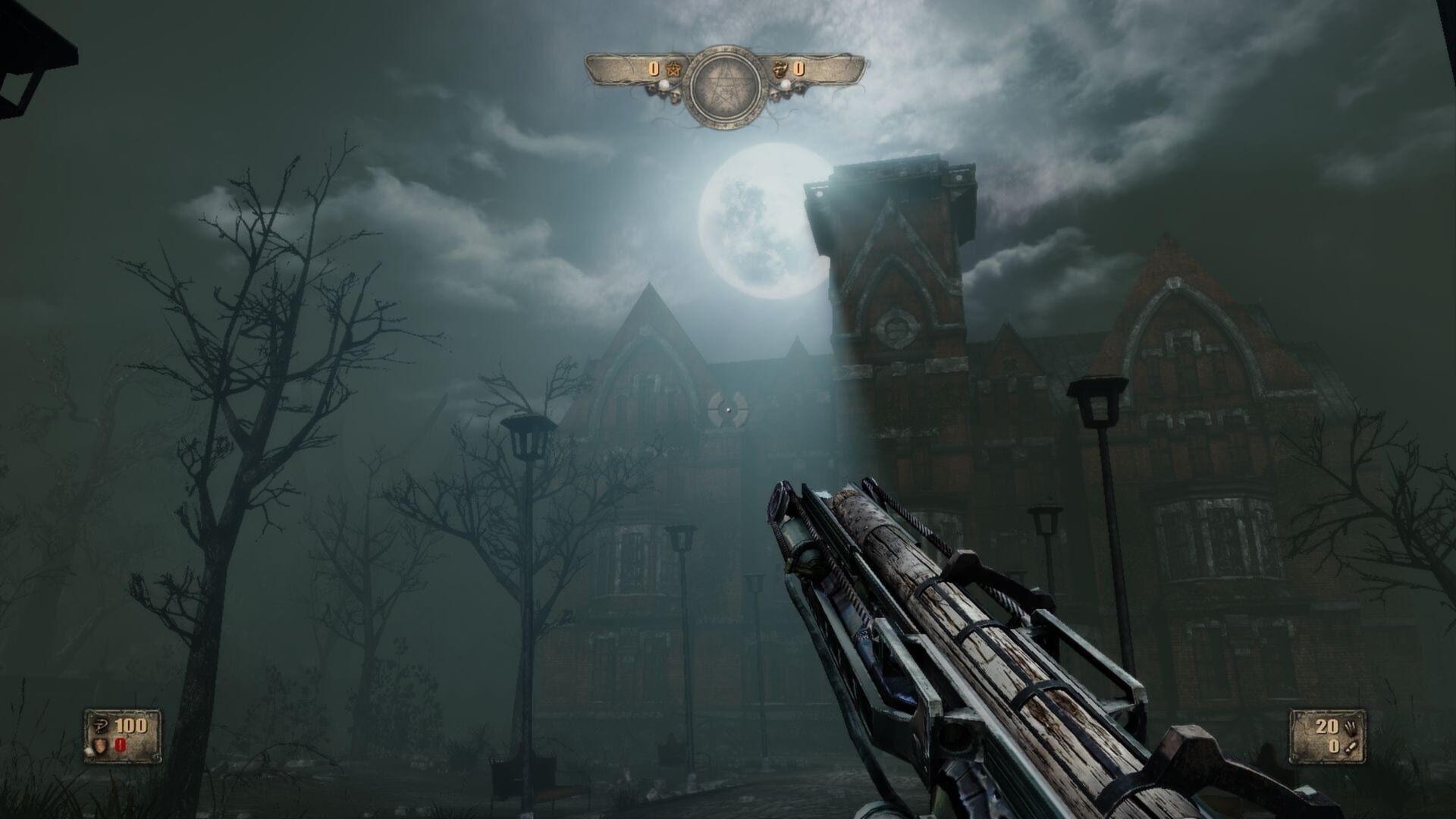Screen dimensions: 1456x819
Task: Select the gold star kill counter icon
Action: pos(674,69)
